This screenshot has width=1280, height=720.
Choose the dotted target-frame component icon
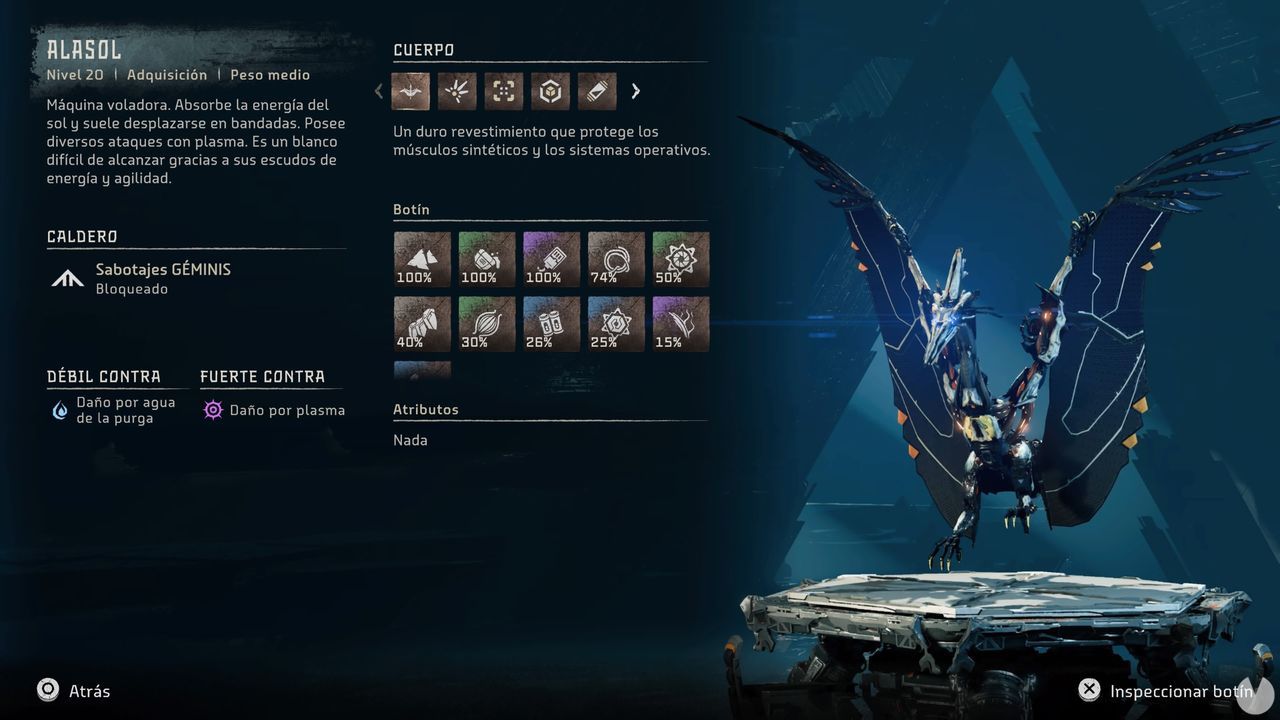tap(504, 91)
